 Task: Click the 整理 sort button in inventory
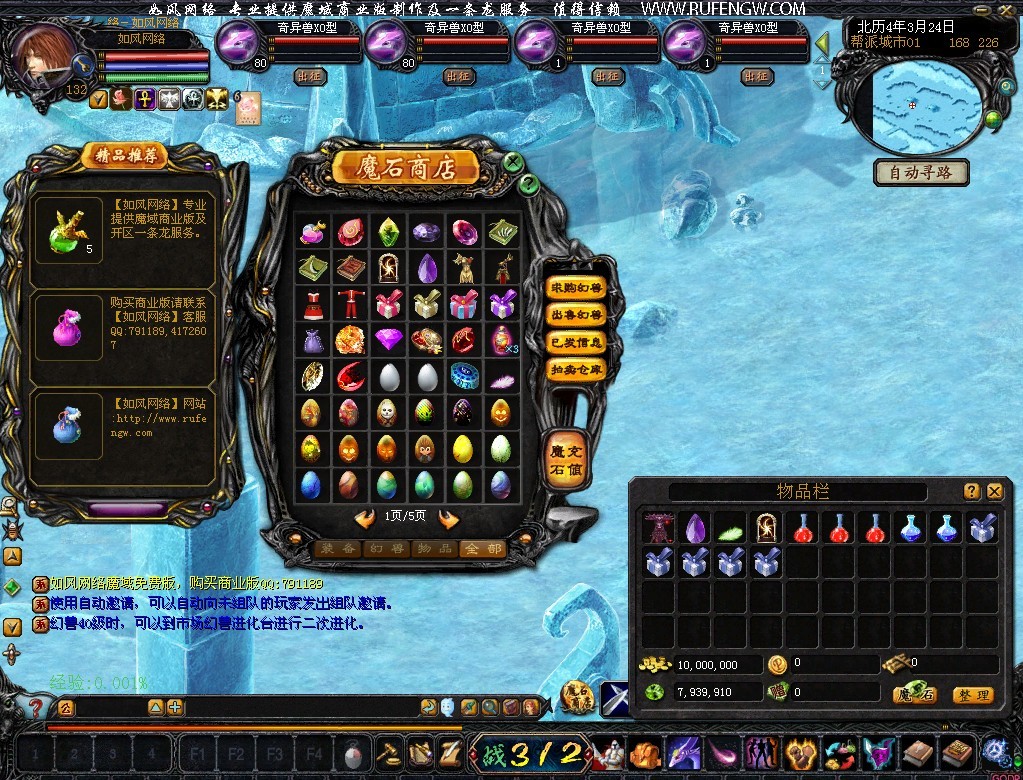972,695
